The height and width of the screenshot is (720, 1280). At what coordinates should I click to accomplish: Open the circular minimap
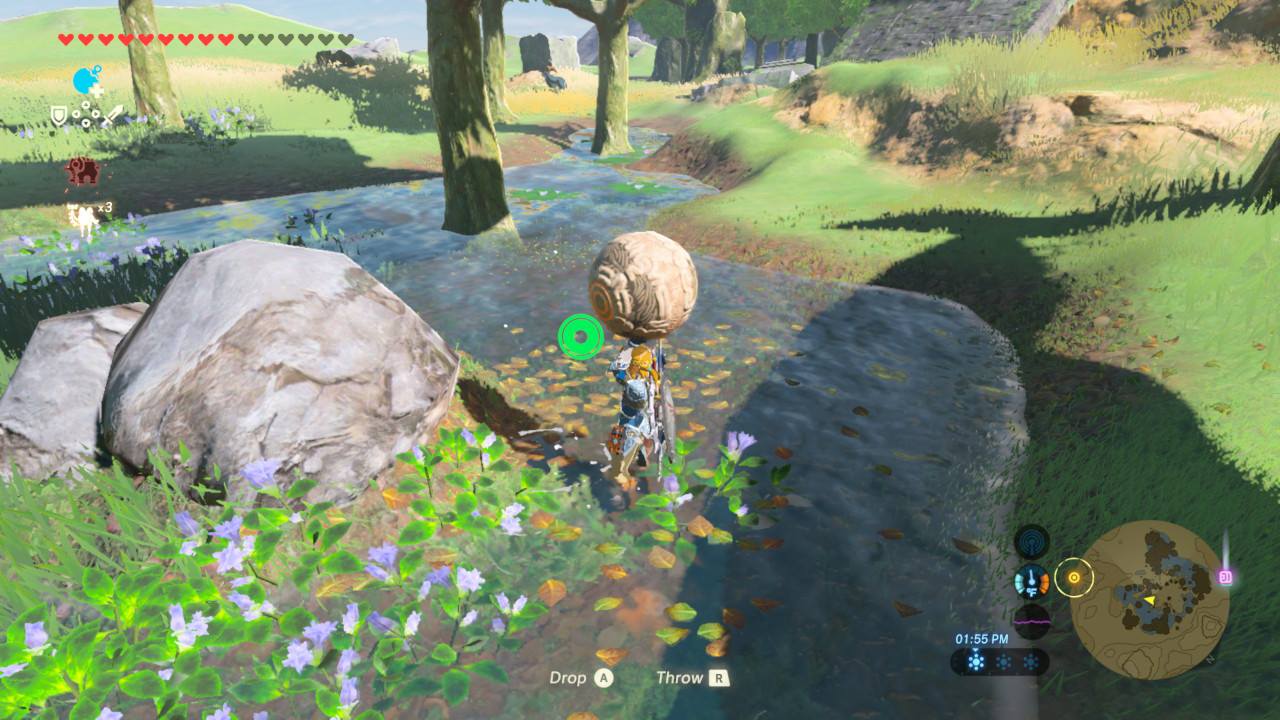[1156, 599]
